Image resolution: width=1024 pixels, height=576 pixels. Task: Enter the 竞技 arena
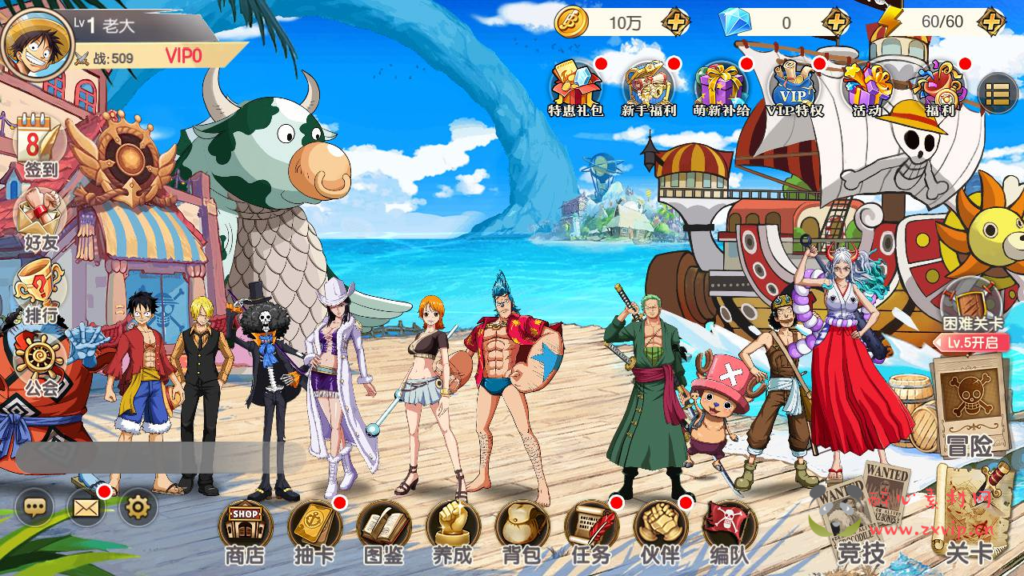tap(858, 520)
